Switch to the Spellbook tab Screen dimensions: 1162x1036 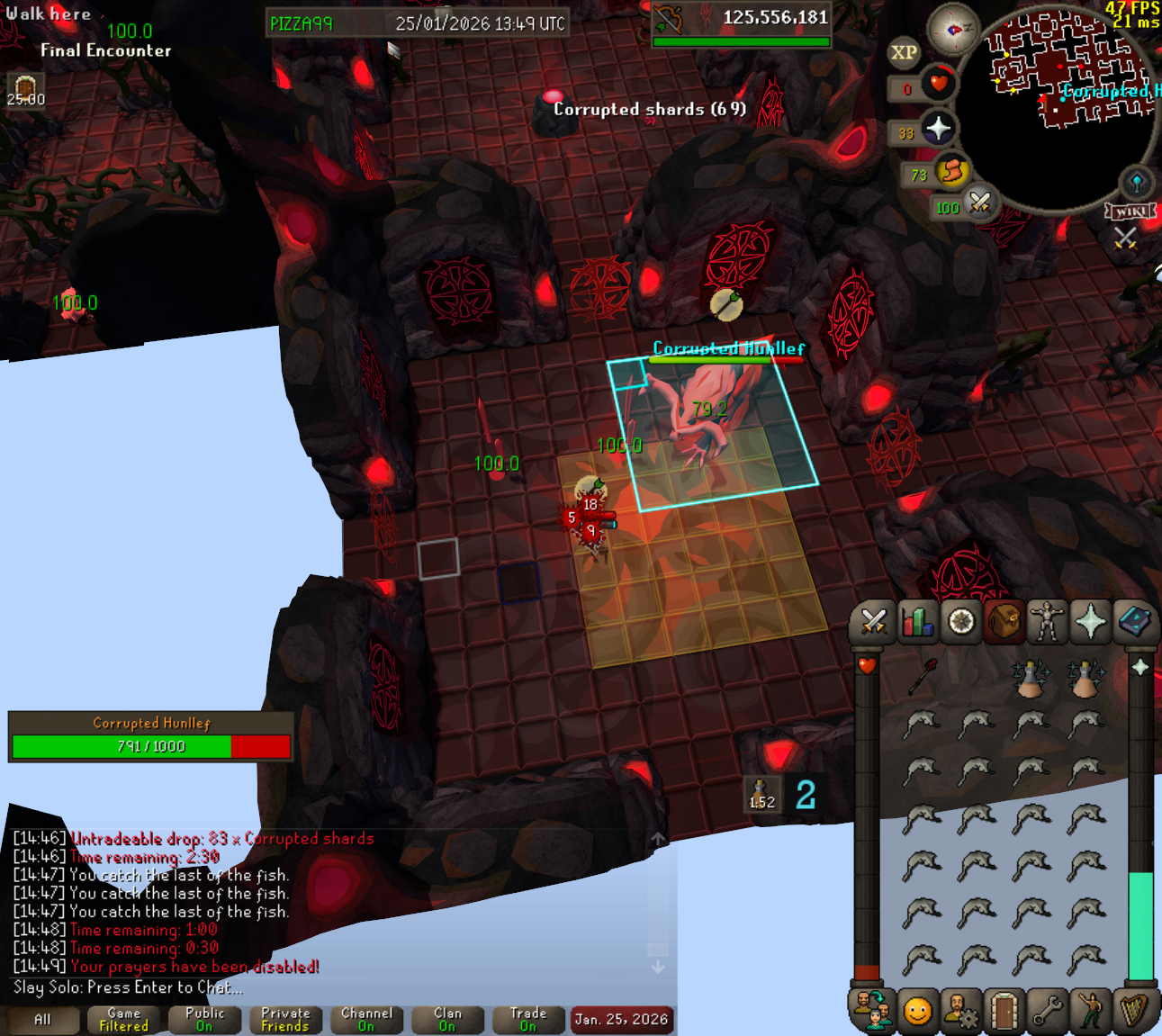(x=1134, y=622)
